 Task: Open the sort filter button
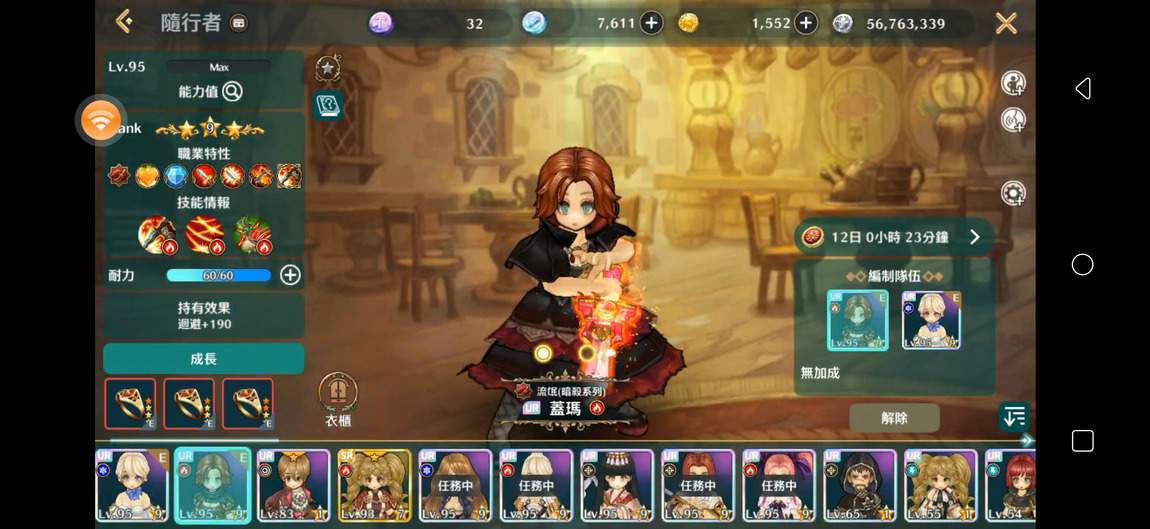click(1013, 417)
